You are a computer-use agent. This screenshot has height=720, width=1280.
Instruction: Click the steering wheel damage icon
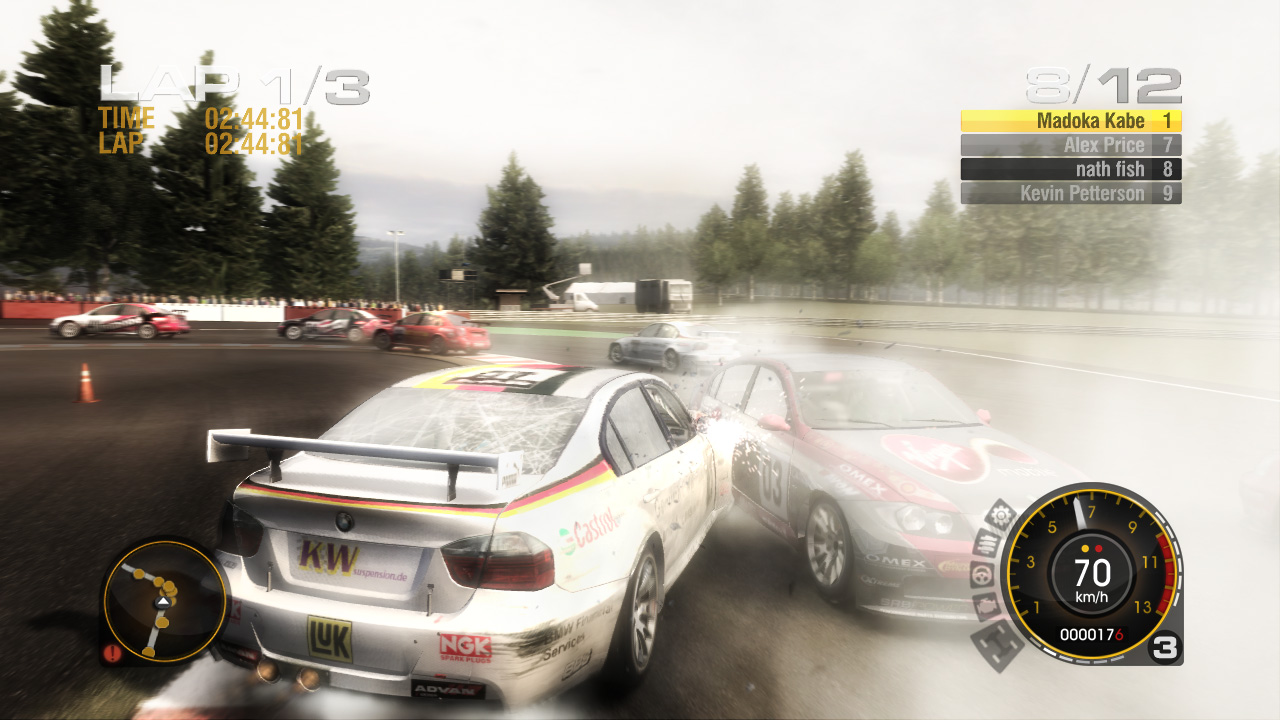point(980,575)
